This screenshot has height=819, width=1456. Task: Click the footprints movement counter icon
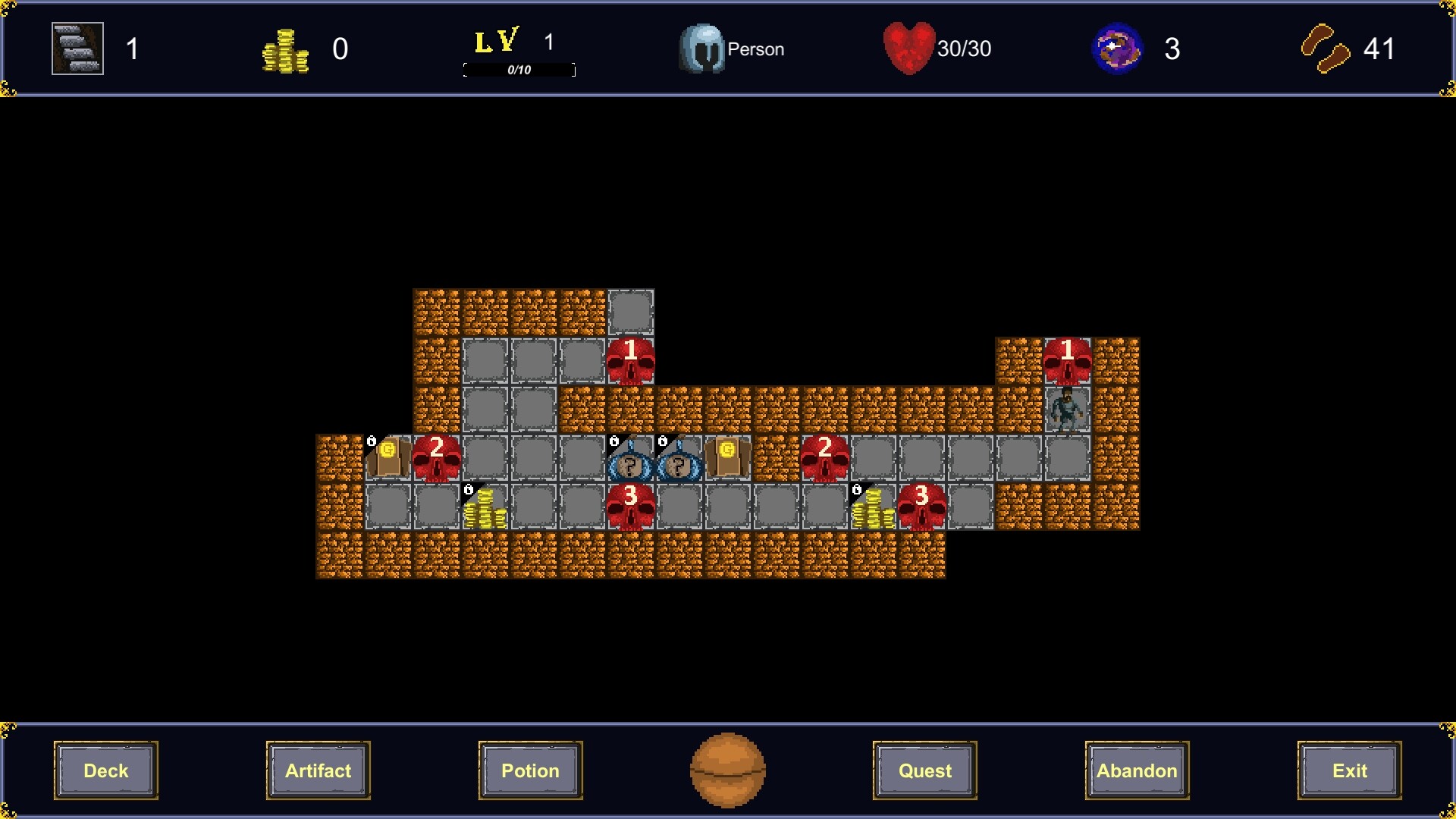coord(1326,49)
